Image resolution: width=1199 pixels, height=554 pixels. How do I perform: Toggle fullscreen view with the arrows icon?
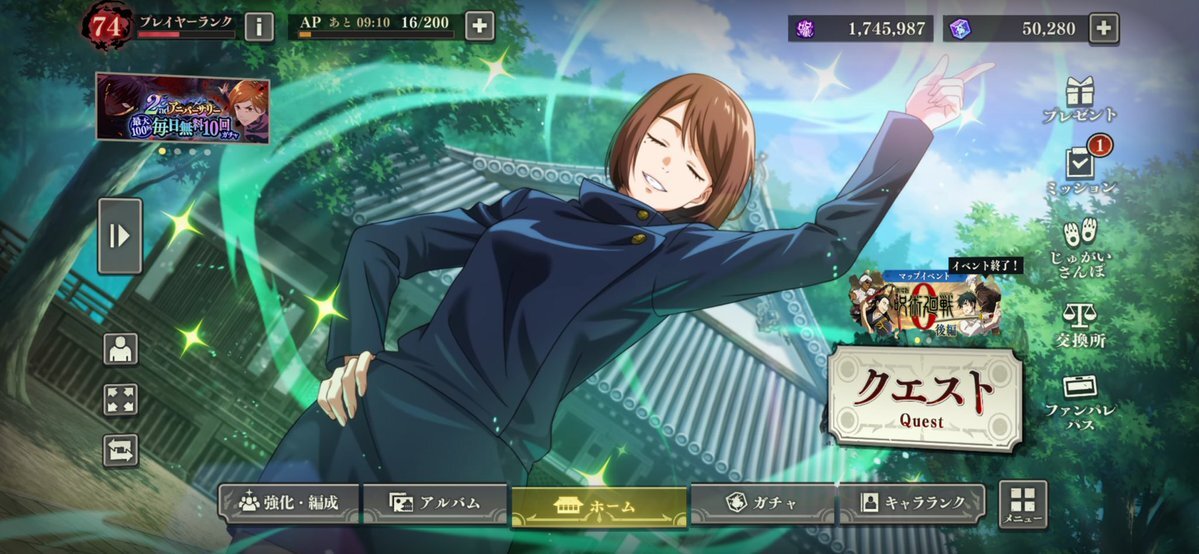120,400
